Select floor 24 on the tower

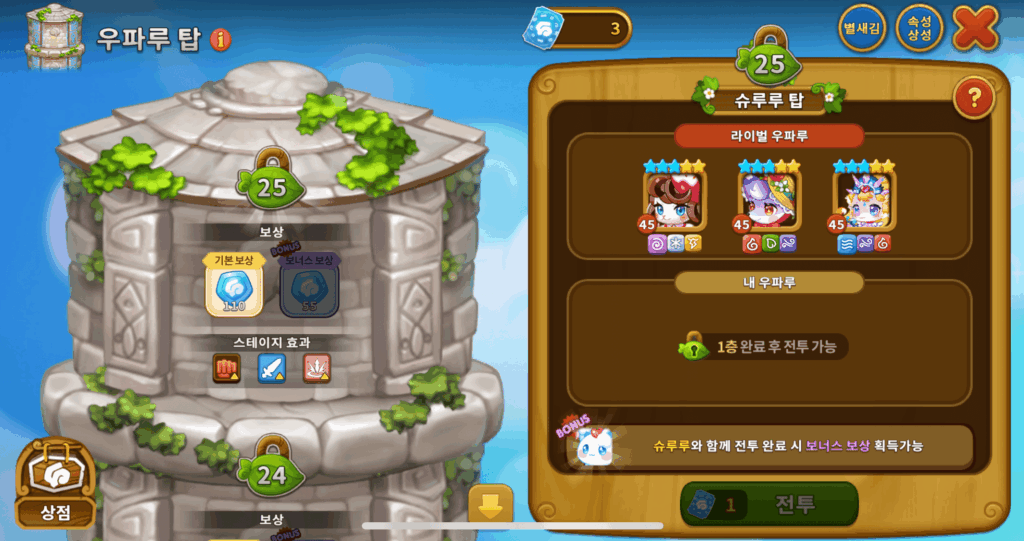pos(272,474)
